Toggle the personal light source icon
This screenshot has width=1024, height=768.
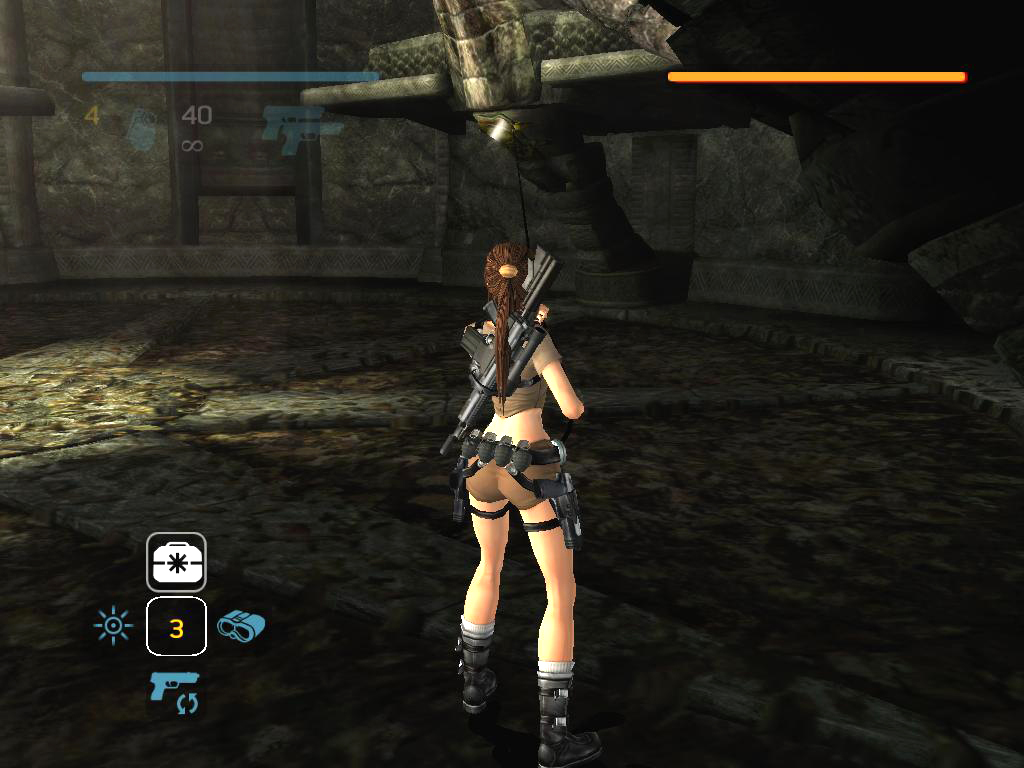tap(112, 627)
